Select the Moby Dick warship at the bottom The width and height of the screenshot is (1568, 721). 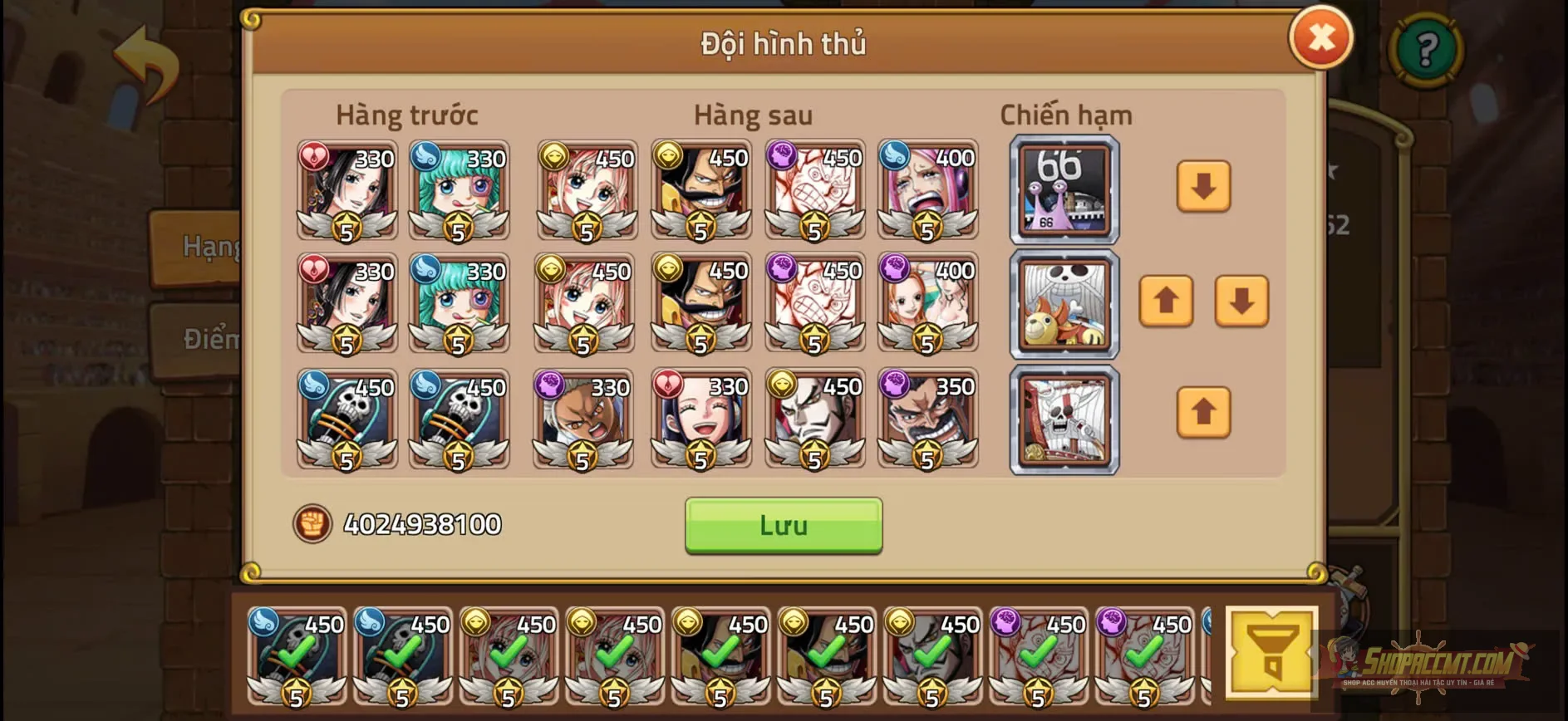1064,419
